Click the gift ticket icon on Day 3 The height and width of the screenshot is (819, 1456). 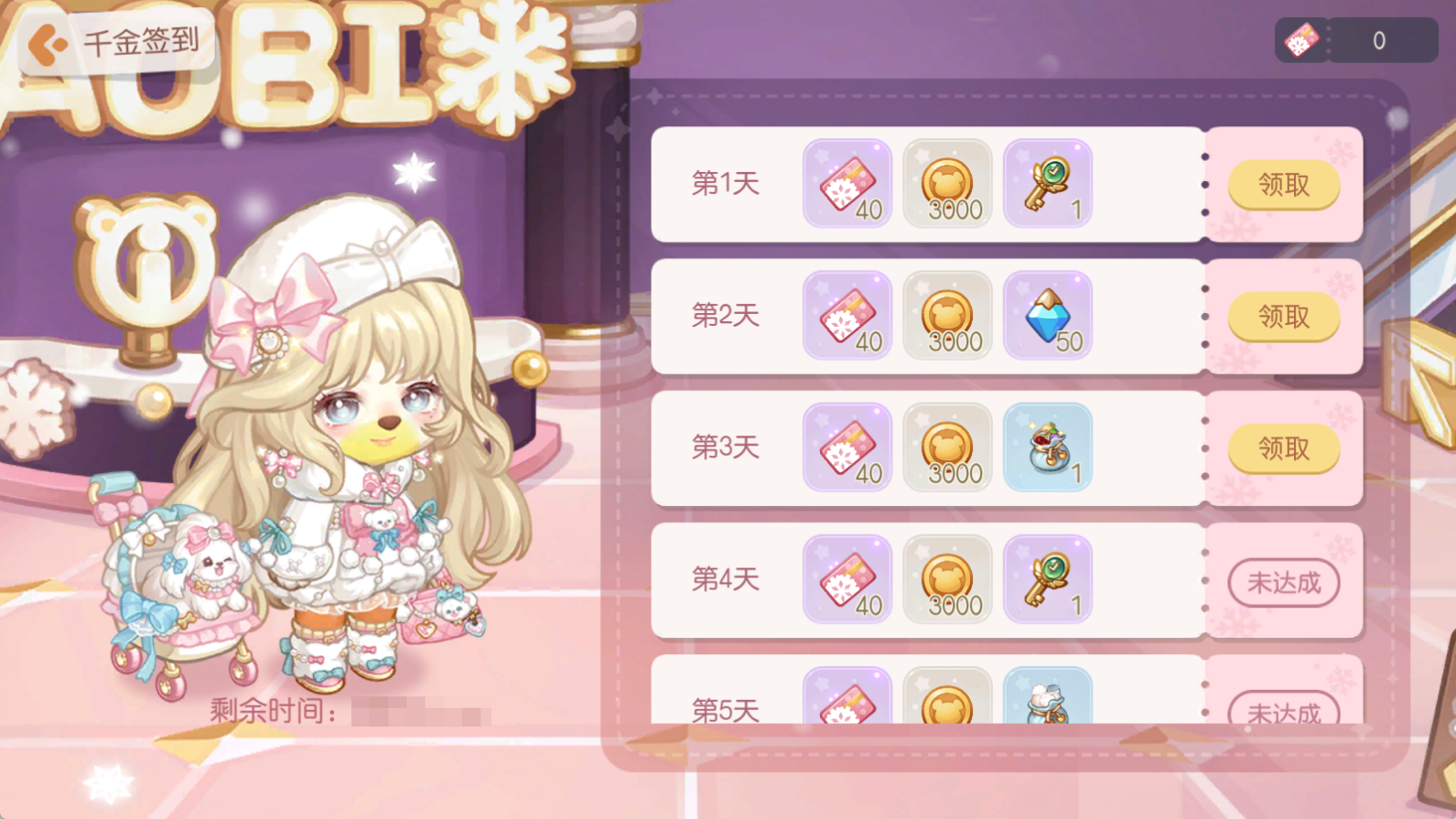click(847, 448)
